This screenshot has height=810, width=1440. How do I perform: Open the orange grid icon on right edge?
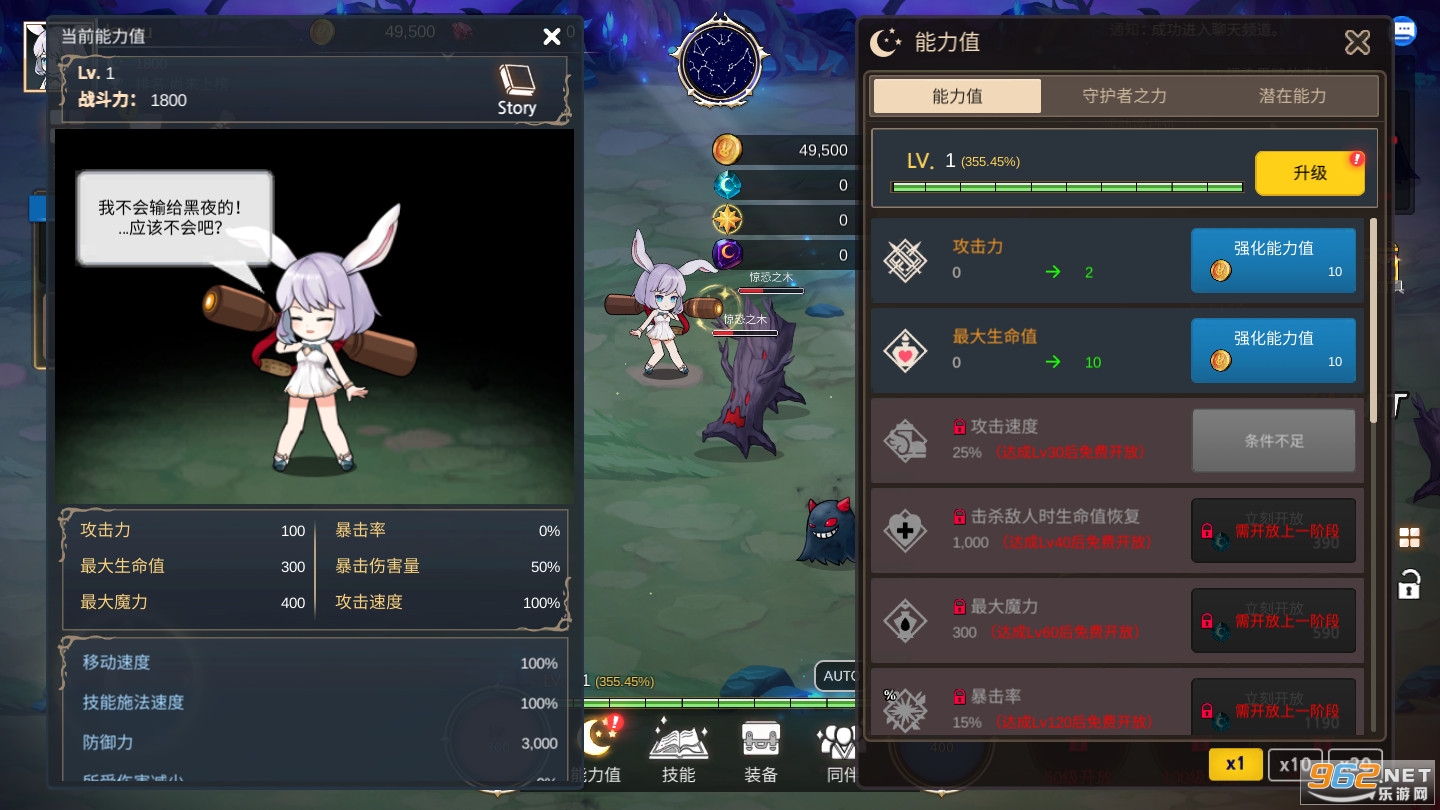pos(1410,537)
